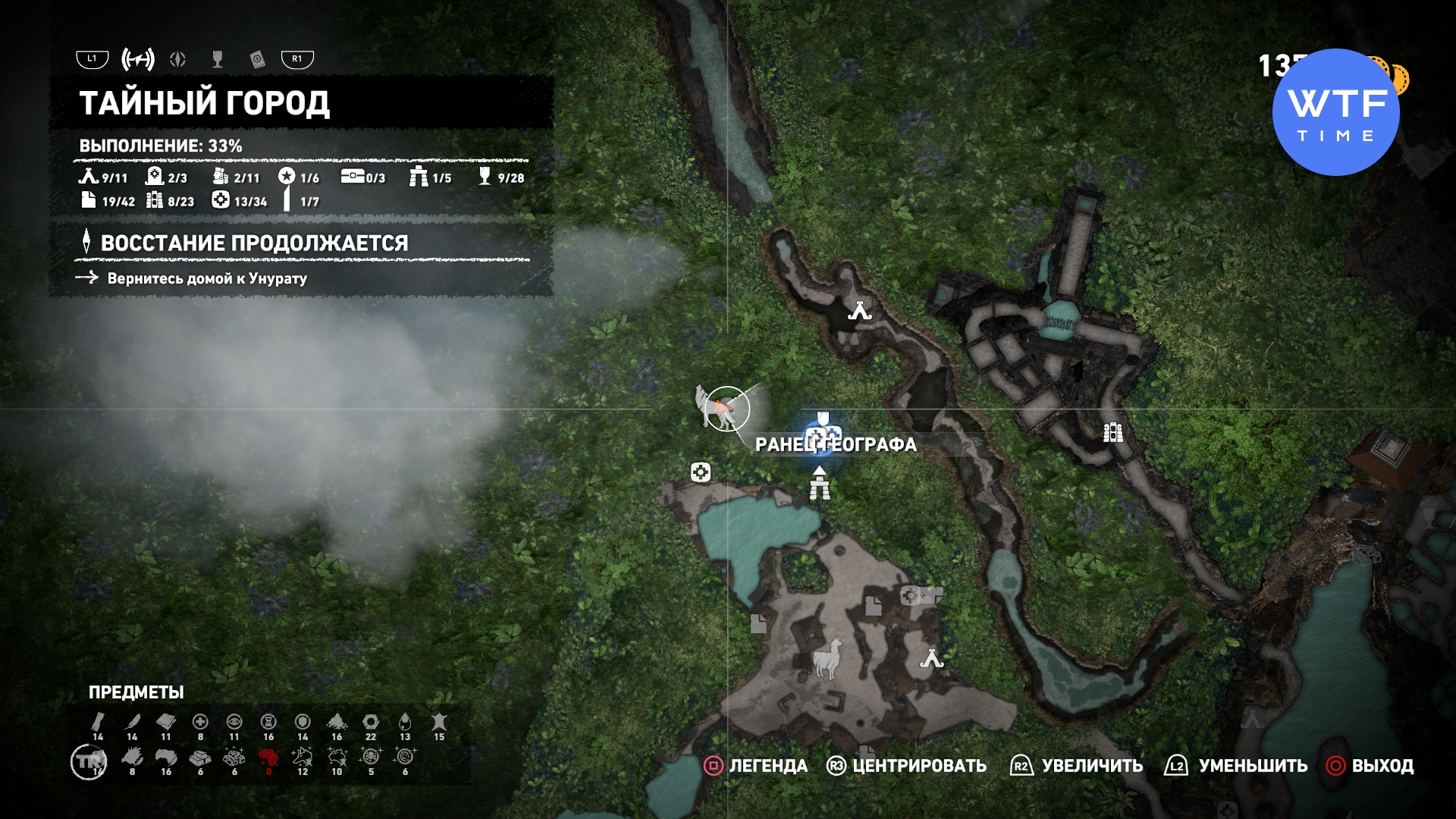Pick the mural marker near the temple ruins
Screen dimensions: 1456x819
1112,432
